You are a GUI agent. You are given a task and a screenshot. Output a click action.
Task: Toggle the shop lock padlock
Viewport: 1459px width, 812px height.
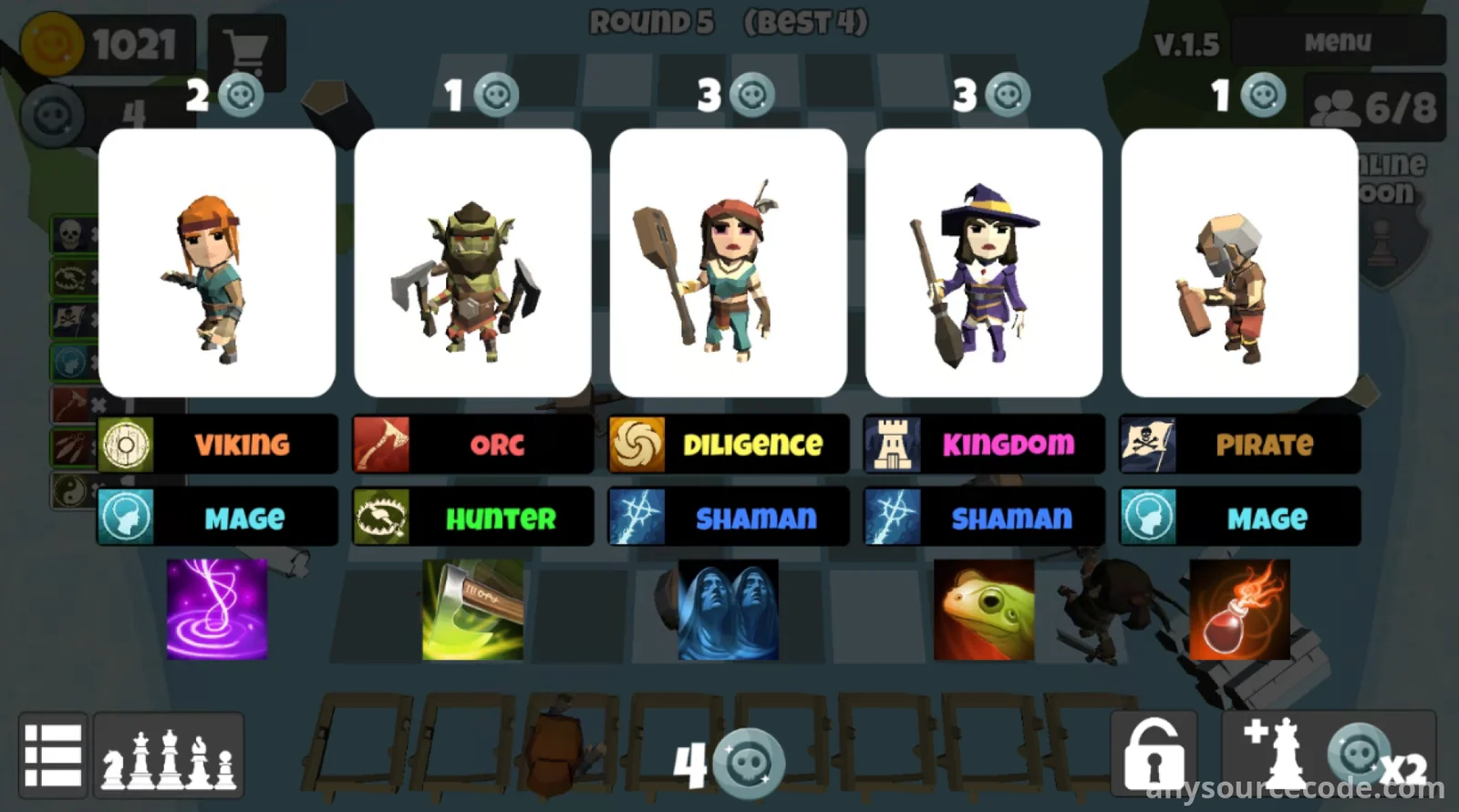point(1154,755)
